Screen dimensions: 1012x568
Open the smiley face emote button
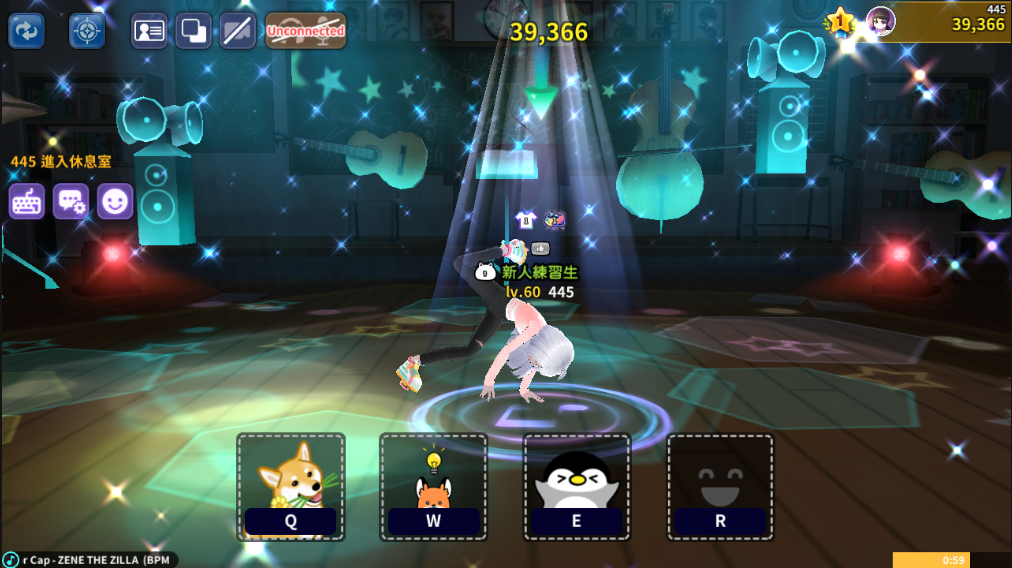point(115,201)
